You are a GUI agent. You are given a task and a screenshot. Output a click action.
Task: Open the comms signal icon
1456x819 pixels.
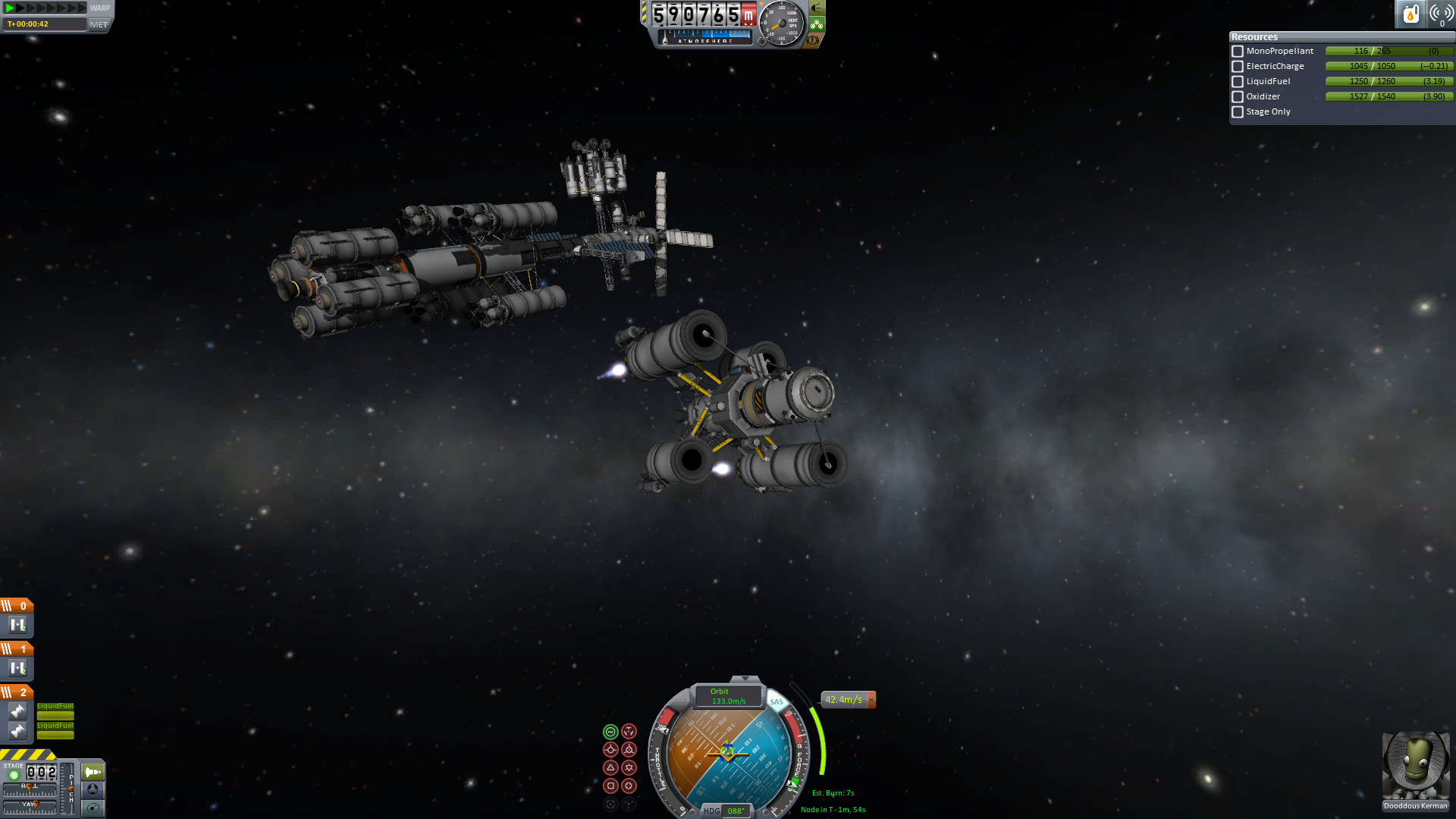point(1440,14)
